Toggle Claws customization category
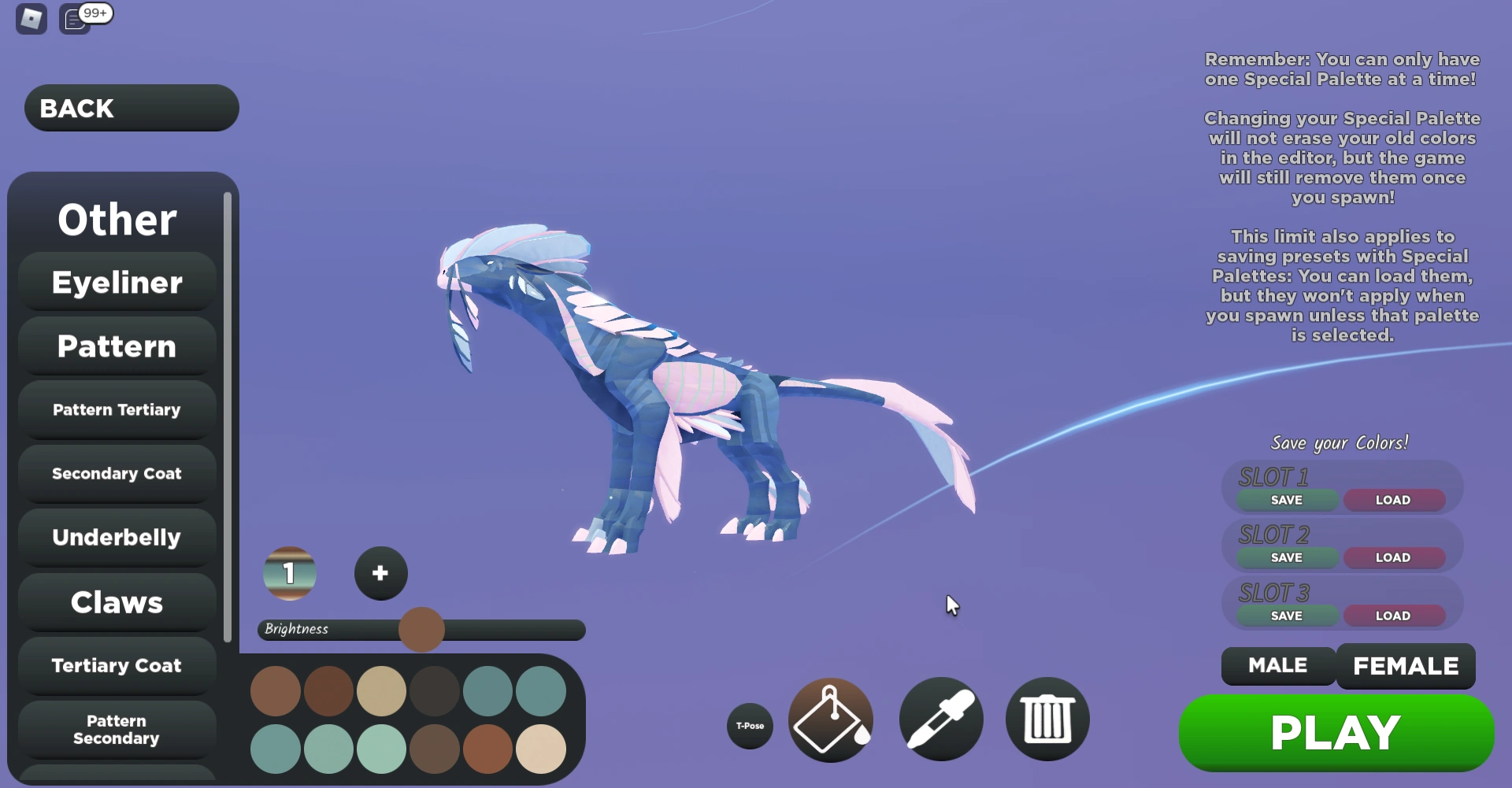 point(116,602)
